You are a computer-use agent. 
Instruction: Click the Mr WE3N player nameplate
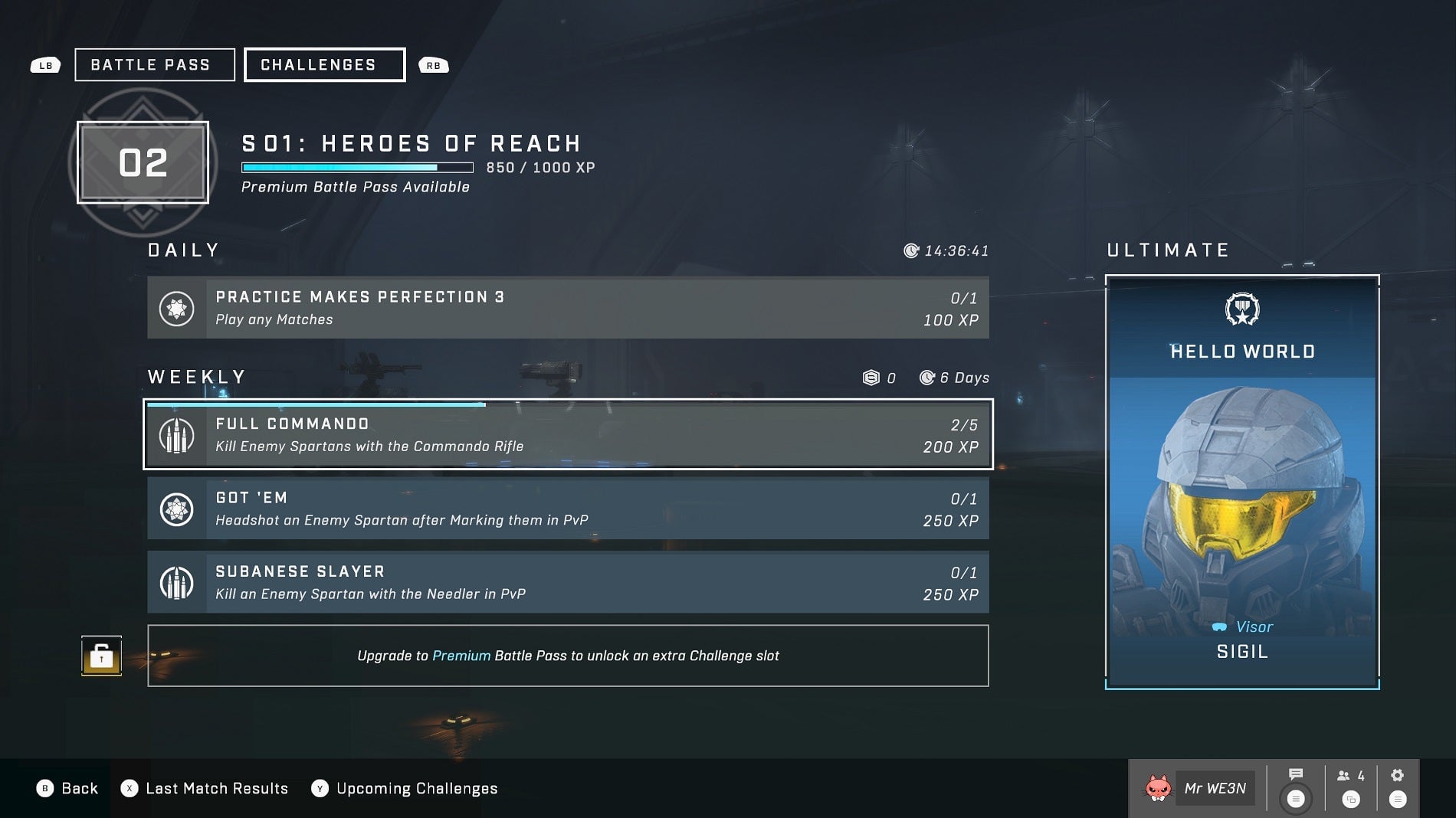tap(1215, 788)
